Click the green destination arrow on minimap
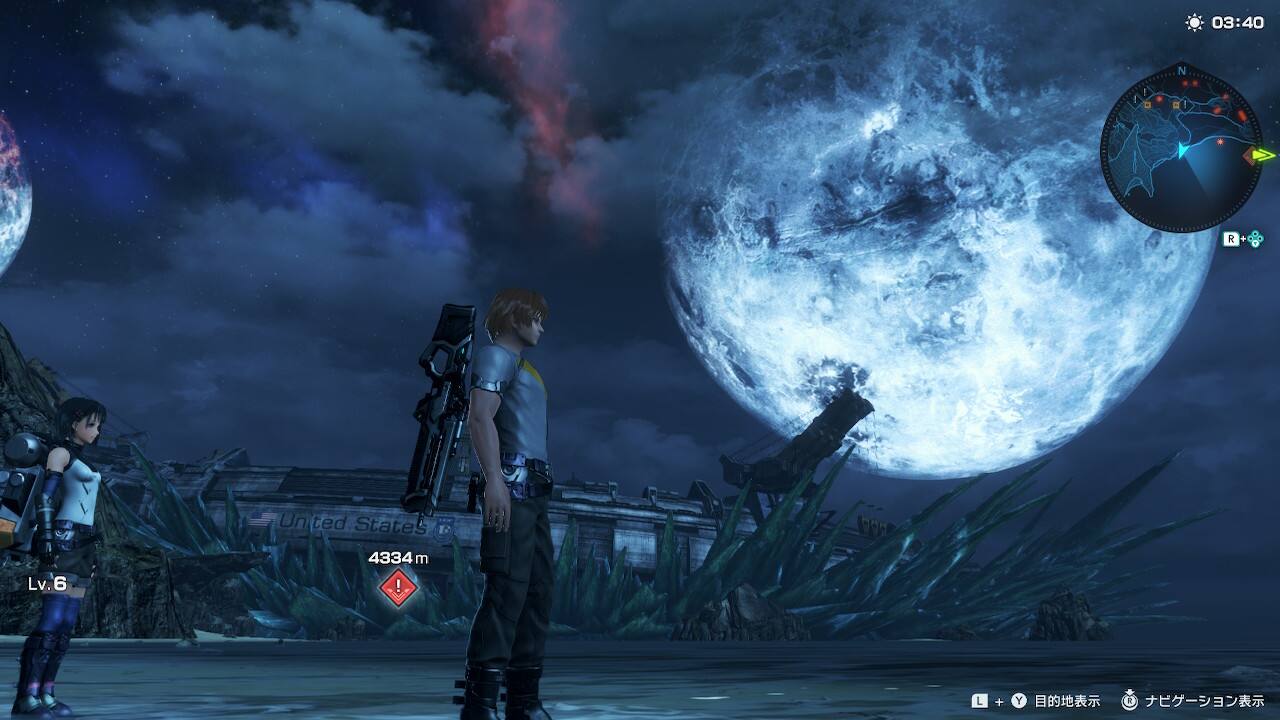1280x720 pixels. [1265, 155]
